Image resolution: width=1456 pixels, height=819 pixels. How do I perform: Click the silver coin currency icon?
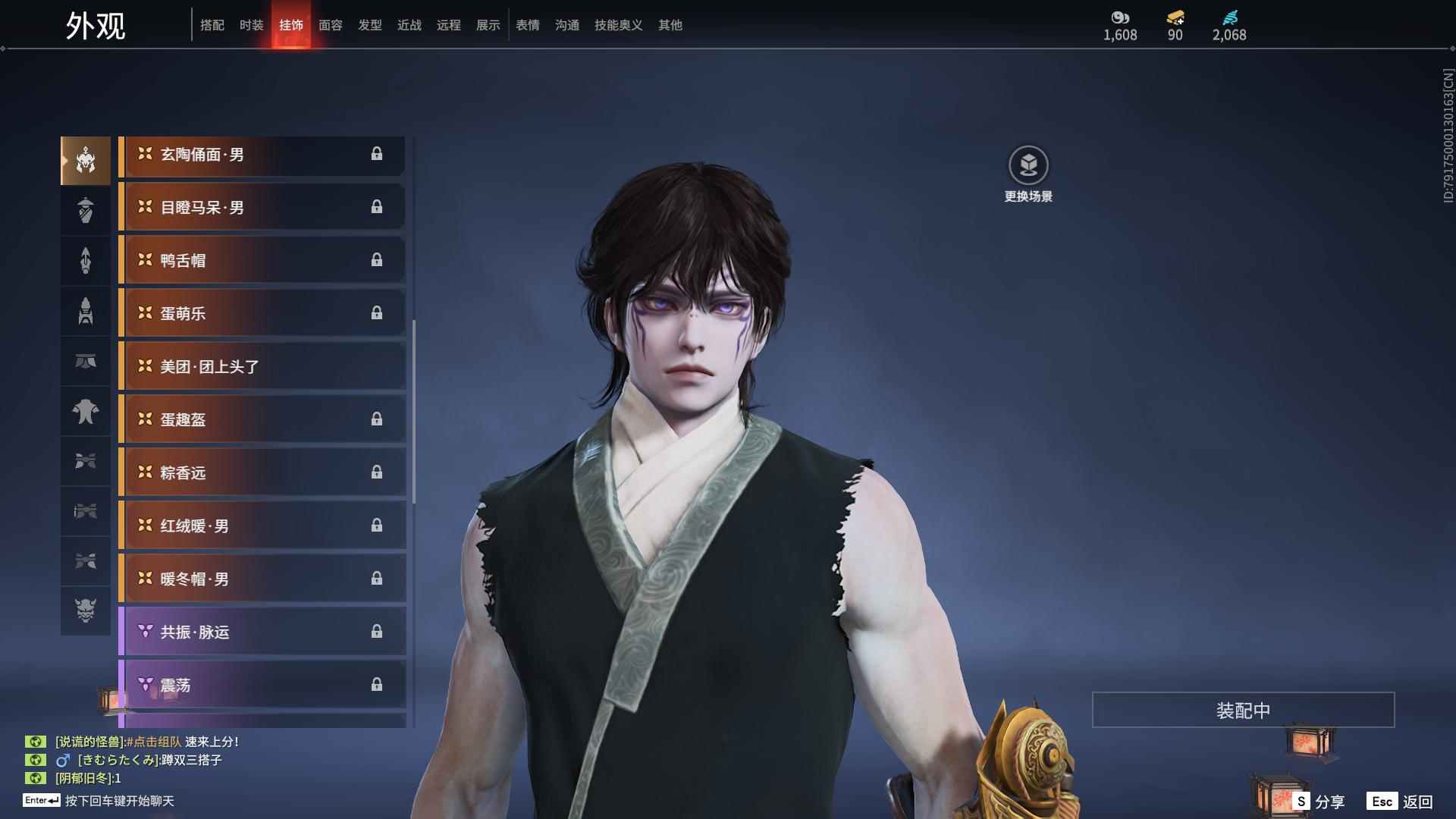[x=1120, y=17]
